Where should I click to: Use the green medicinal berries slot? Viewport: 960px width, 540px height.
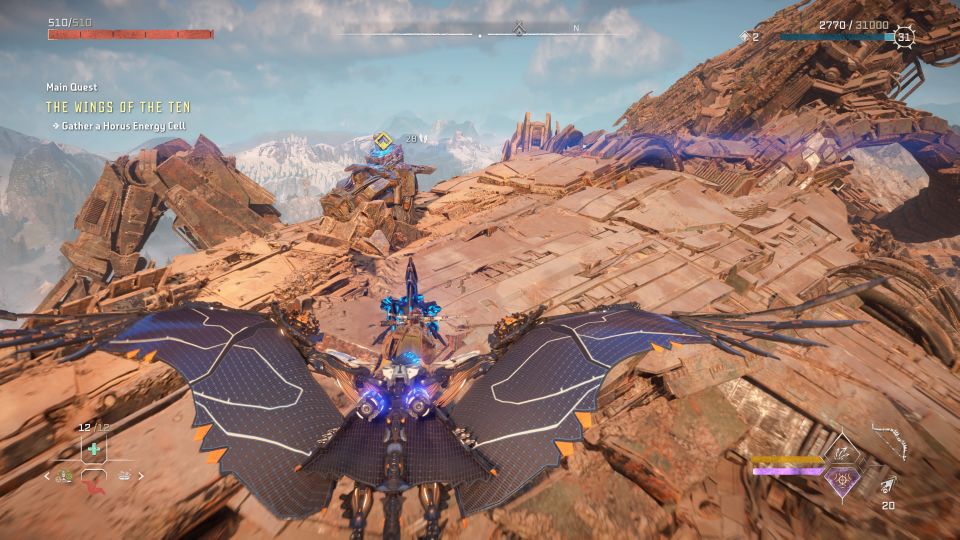pyautogui.click(x=93, y=449)
